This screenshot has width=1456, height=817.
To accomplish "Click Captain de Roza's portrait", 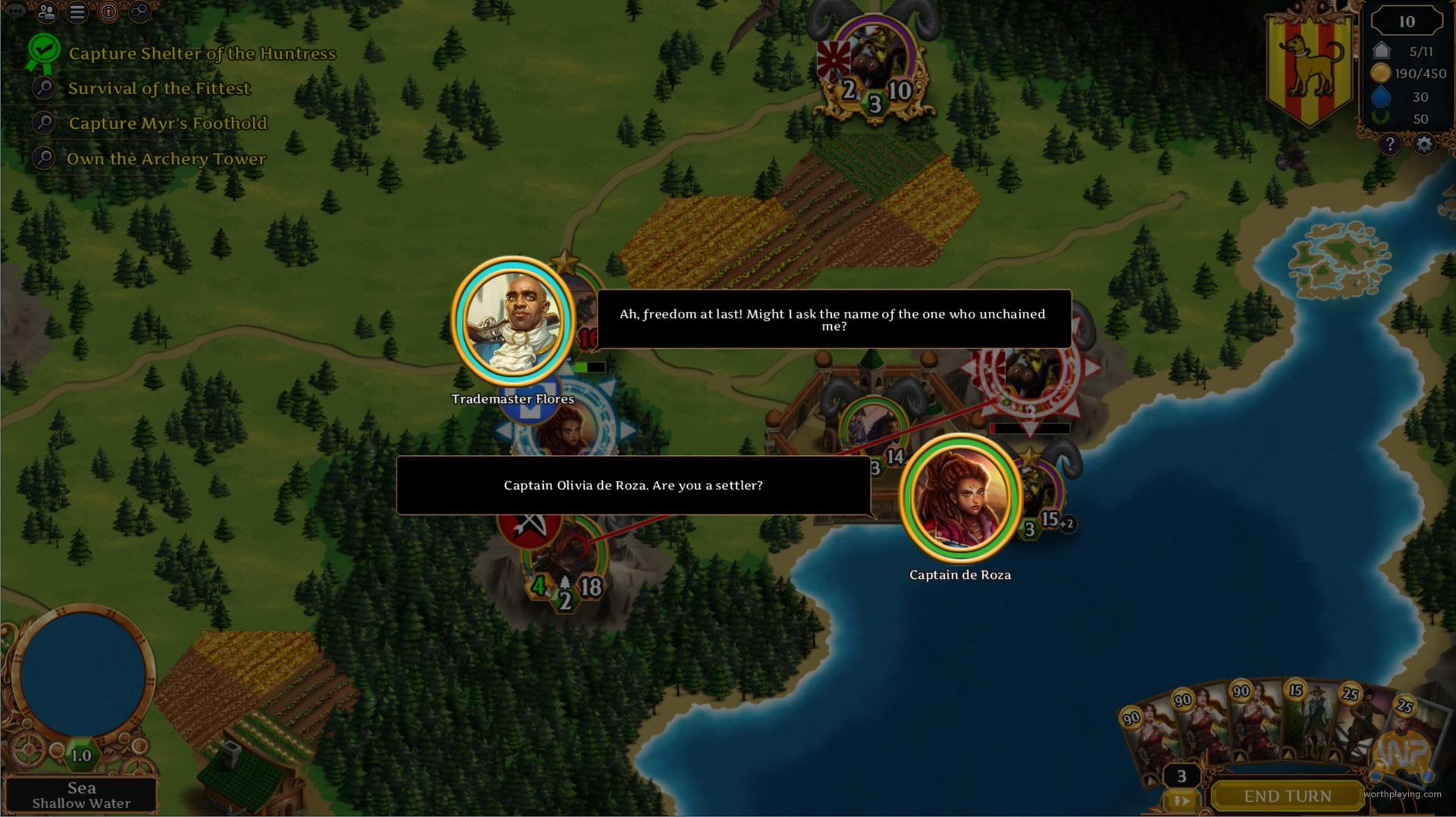I will (x=960, y=498).
